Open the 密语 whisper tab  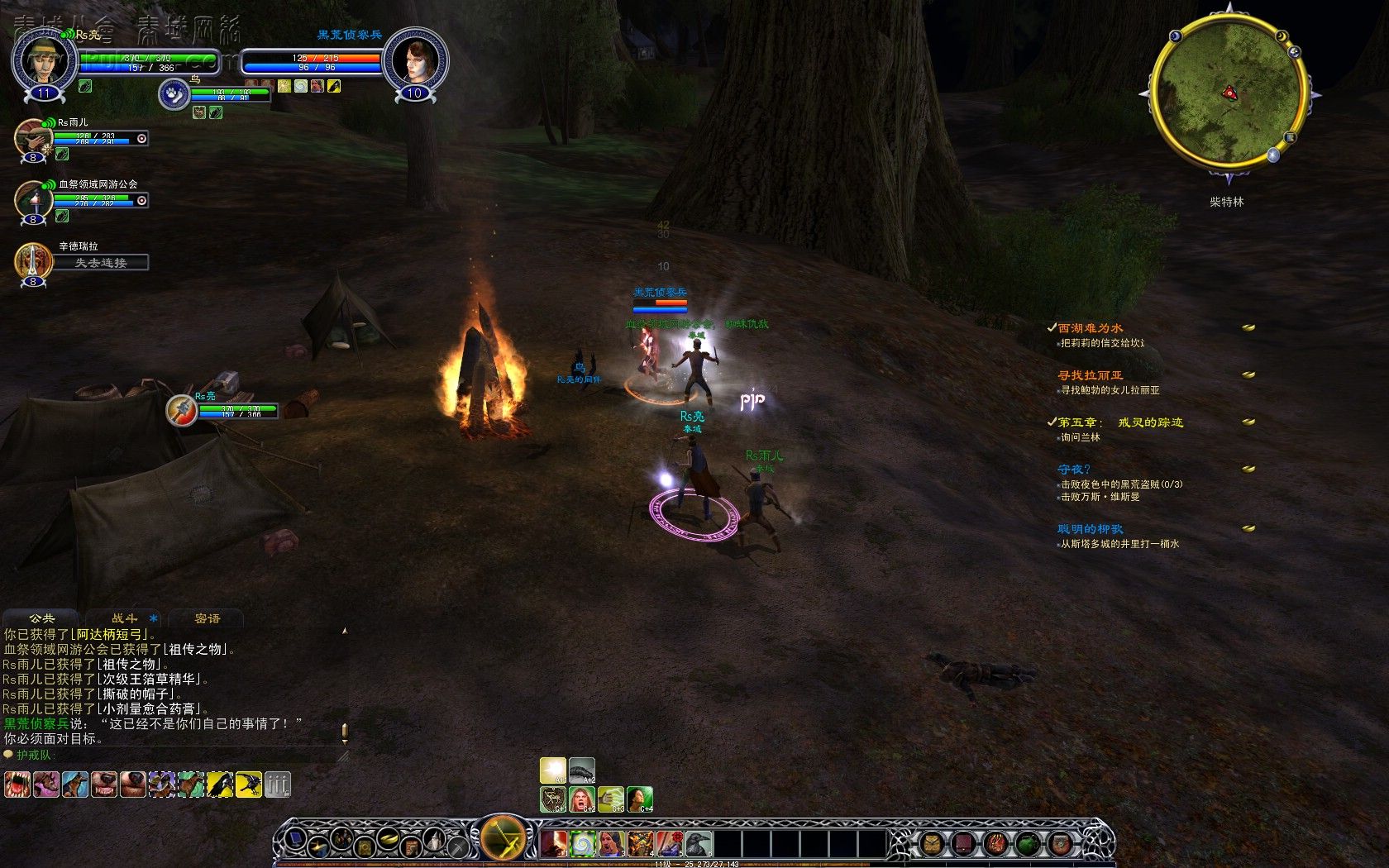point(207,618)
